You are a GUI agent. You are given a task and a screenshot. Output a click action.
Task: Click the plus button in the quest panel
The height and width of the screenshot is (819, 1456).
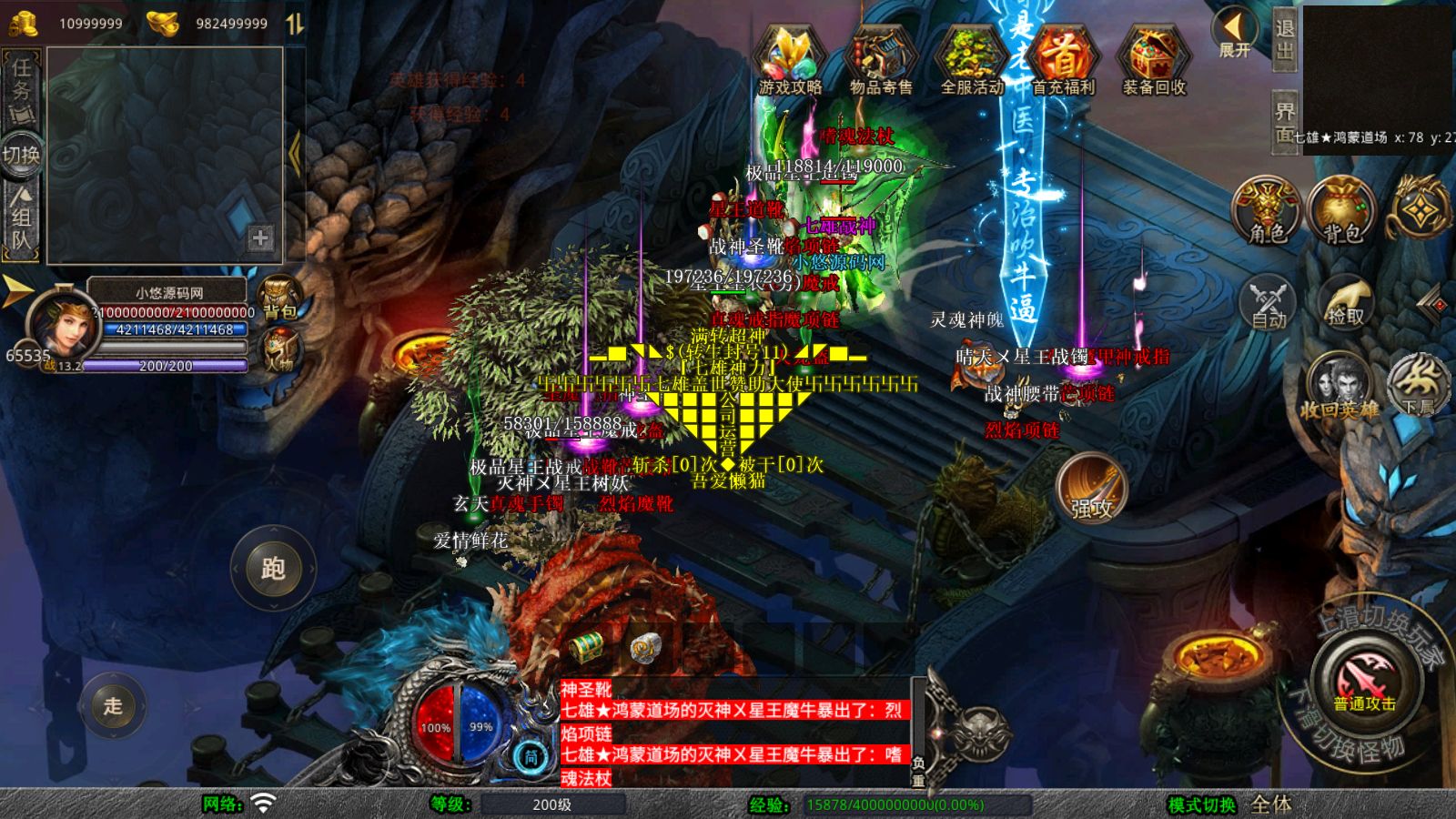click(260, 238)
